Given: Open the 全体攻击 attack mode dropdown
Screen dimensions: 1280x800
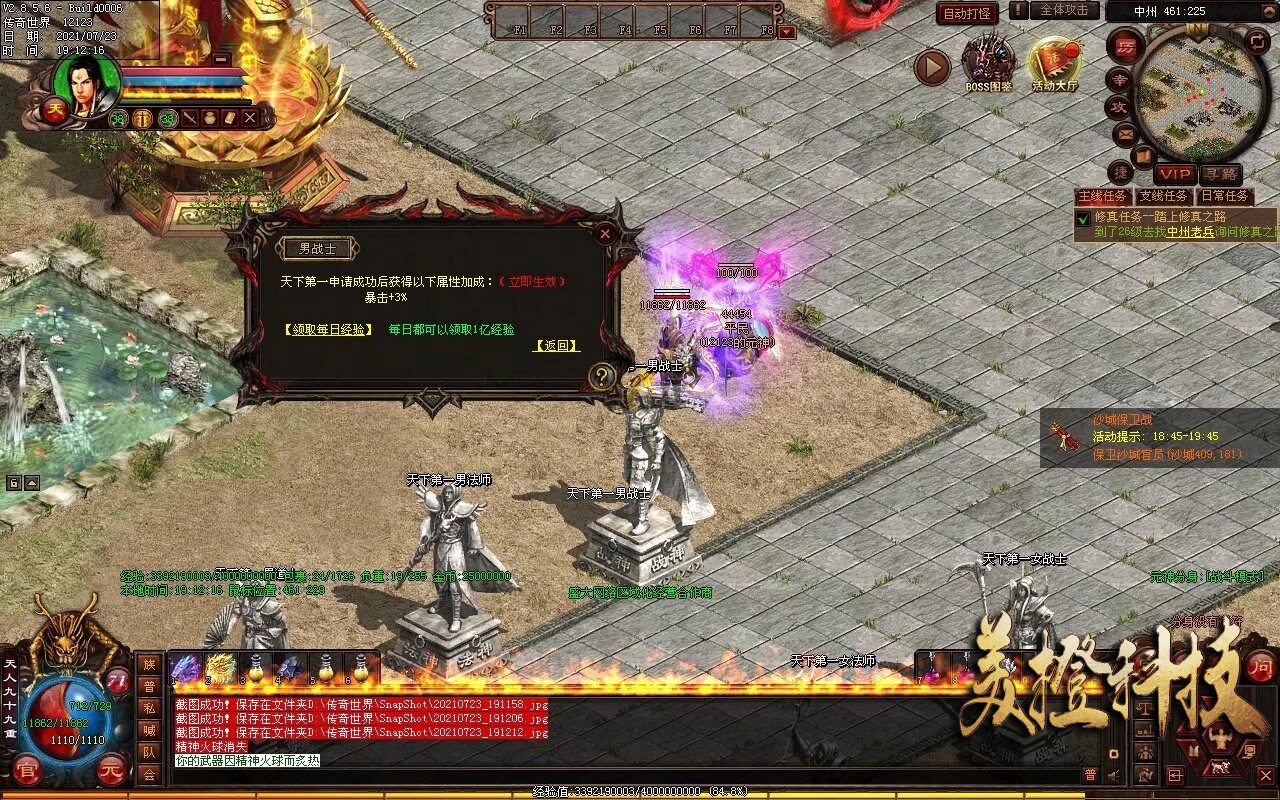Looking at the screenshot, I should (x=1064, y=12).
